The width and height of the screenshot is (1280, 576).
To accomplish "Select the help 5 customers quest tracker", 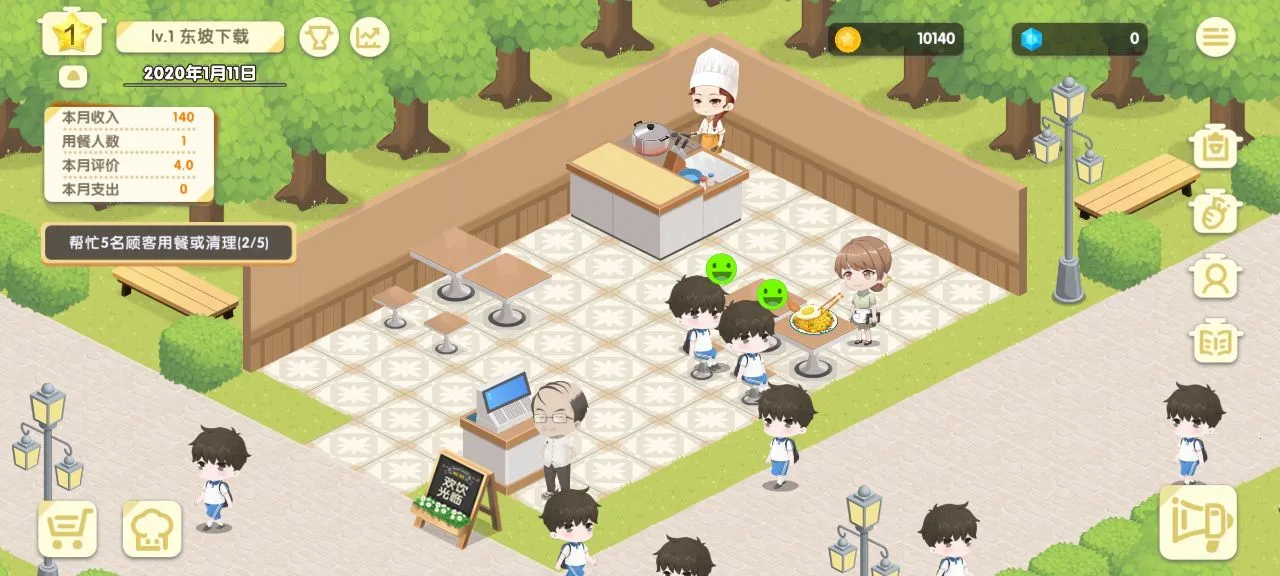I will (x=168, y=242).
